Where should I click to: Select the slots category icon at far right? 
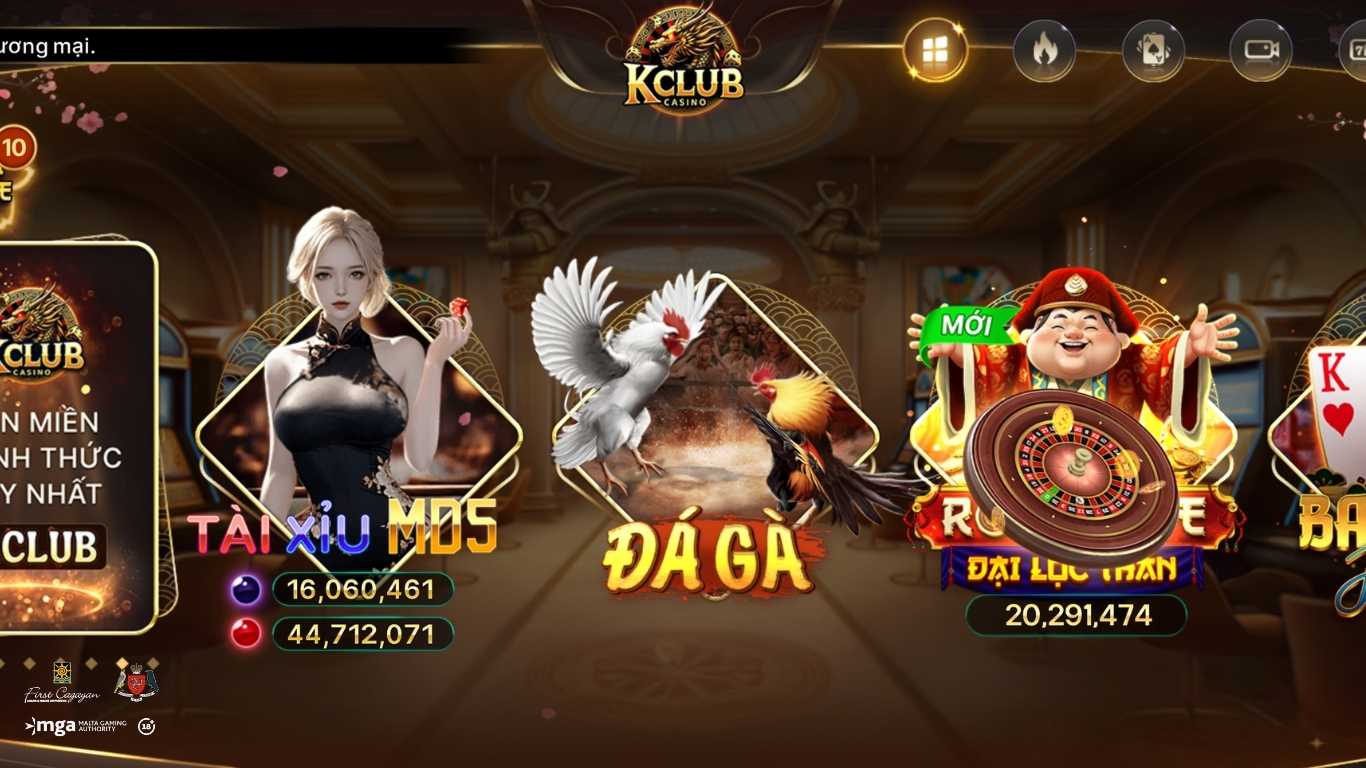(1357, 48)
